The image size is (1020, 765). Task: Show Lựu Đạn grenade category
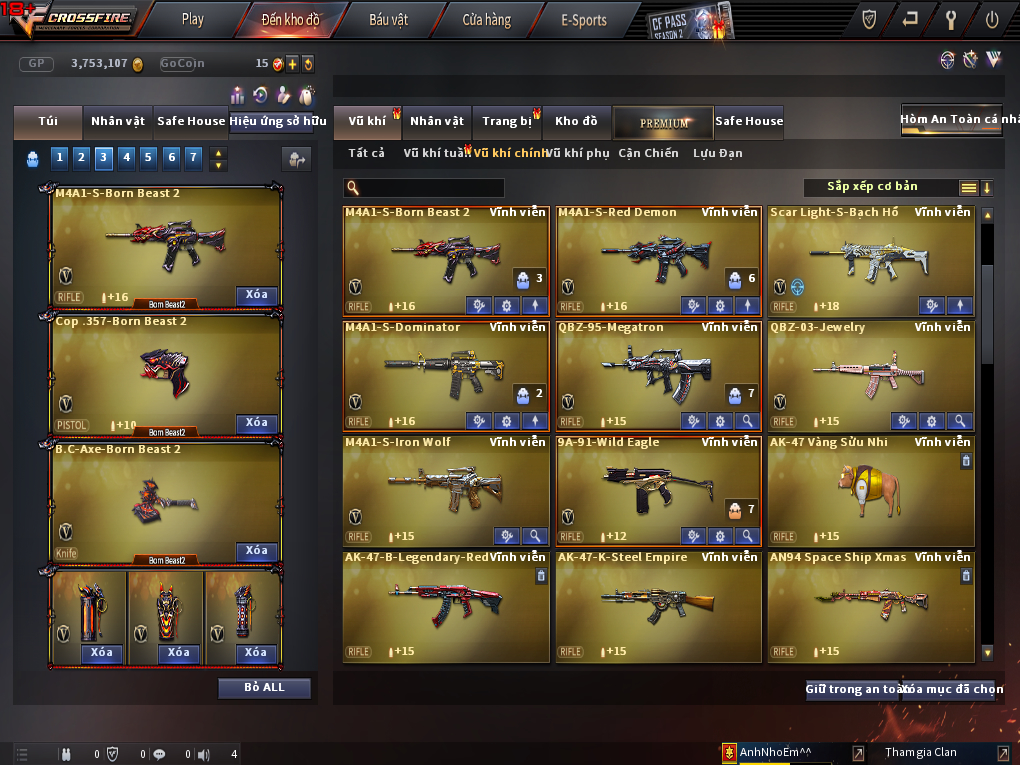(718, 153)
